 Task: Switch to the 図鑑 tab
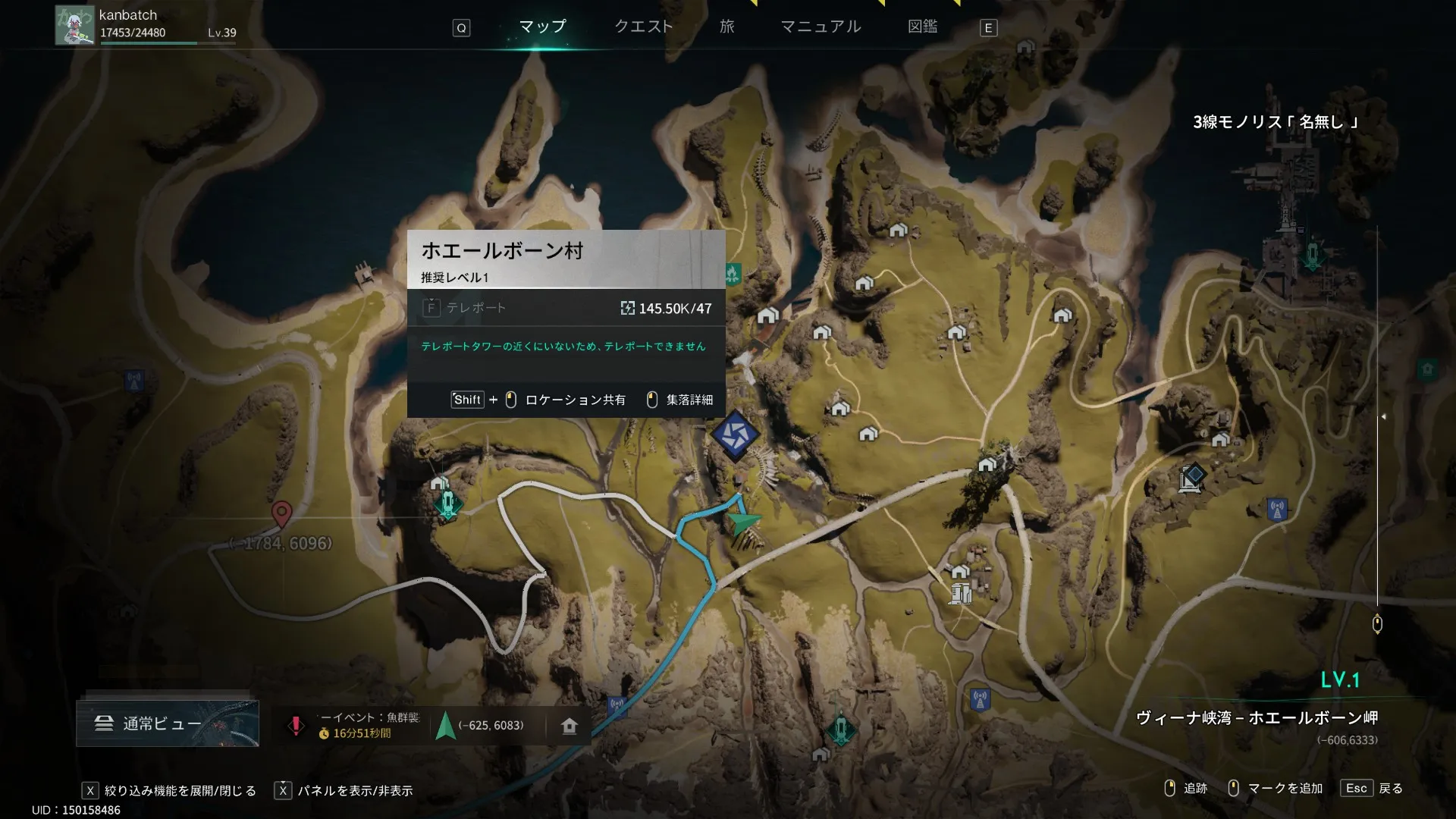(922, 27)
